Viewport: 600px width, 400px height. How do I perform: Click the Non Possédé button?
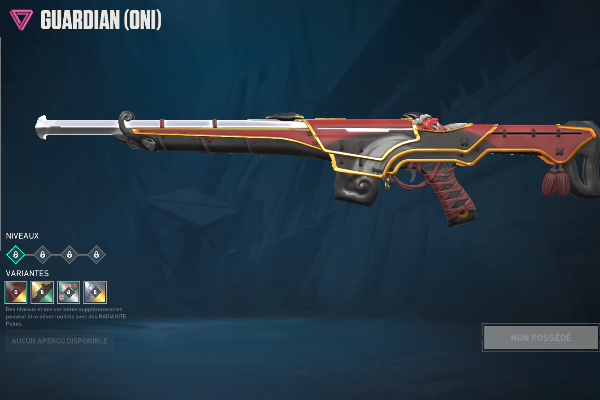coord(540,337)
